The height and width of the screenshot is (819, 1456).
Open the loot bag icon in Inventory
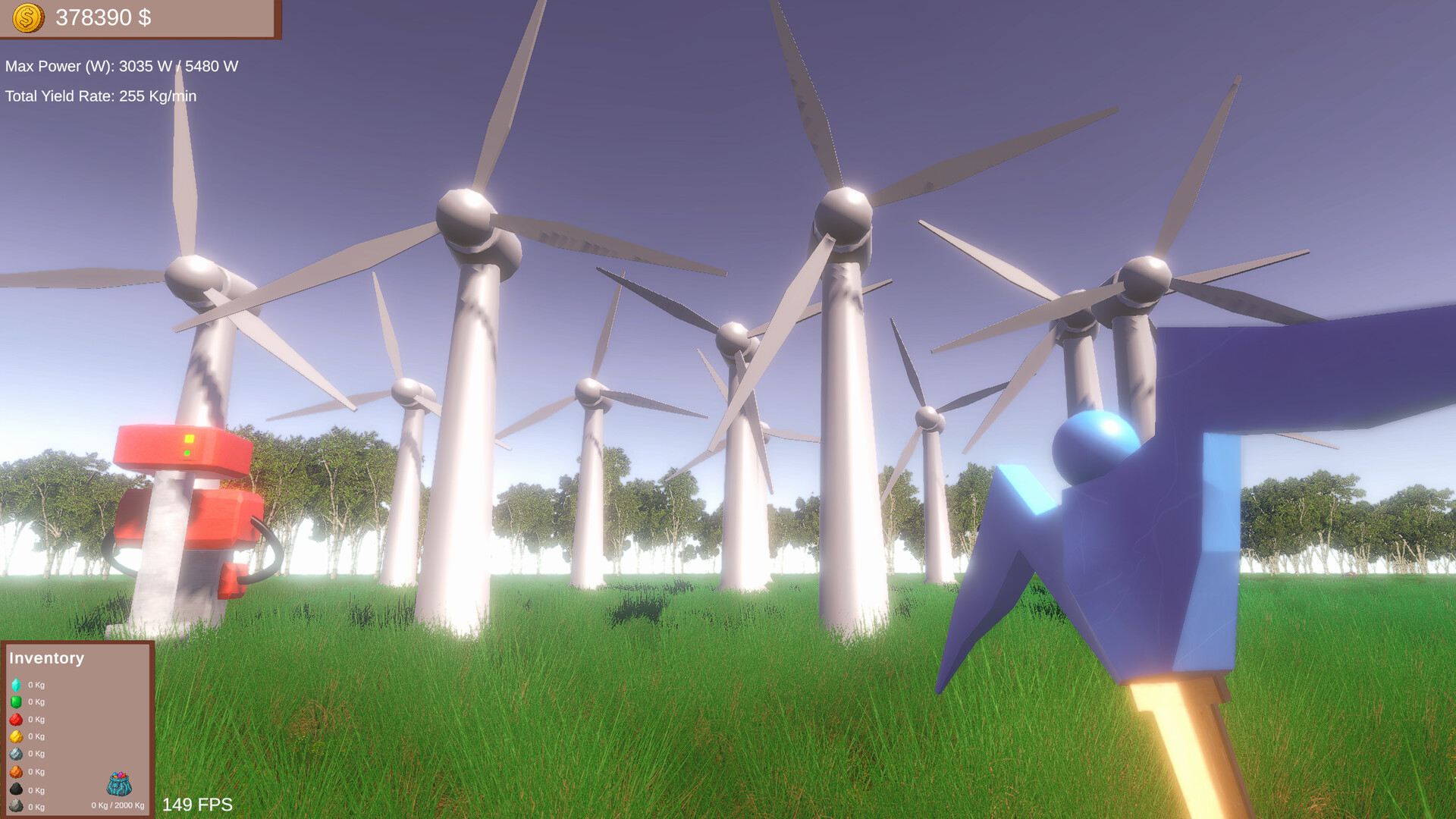tap(119, 785)
